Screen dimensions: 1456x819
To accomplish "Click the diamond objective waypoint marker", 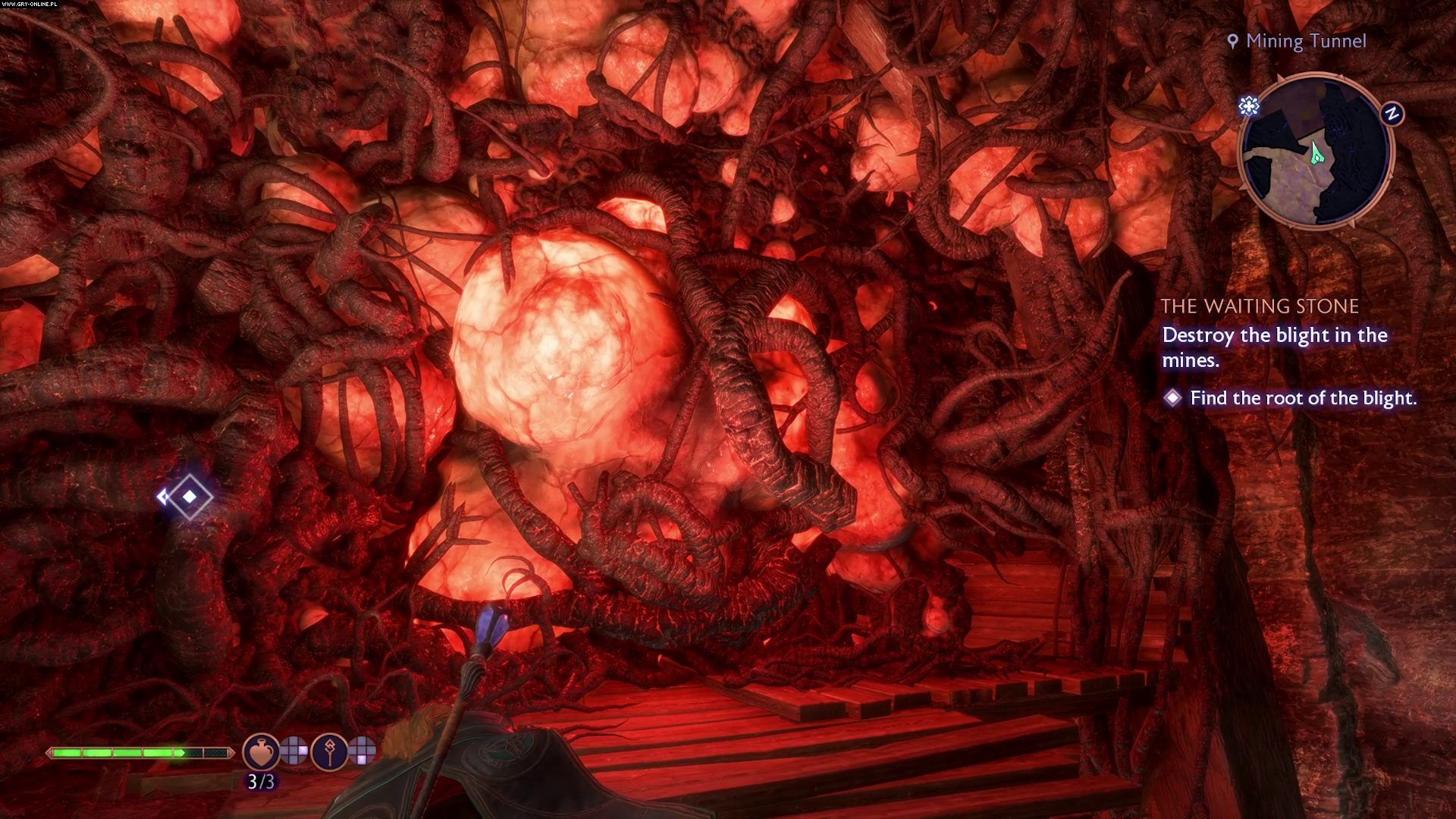I will tap(189, 497).
